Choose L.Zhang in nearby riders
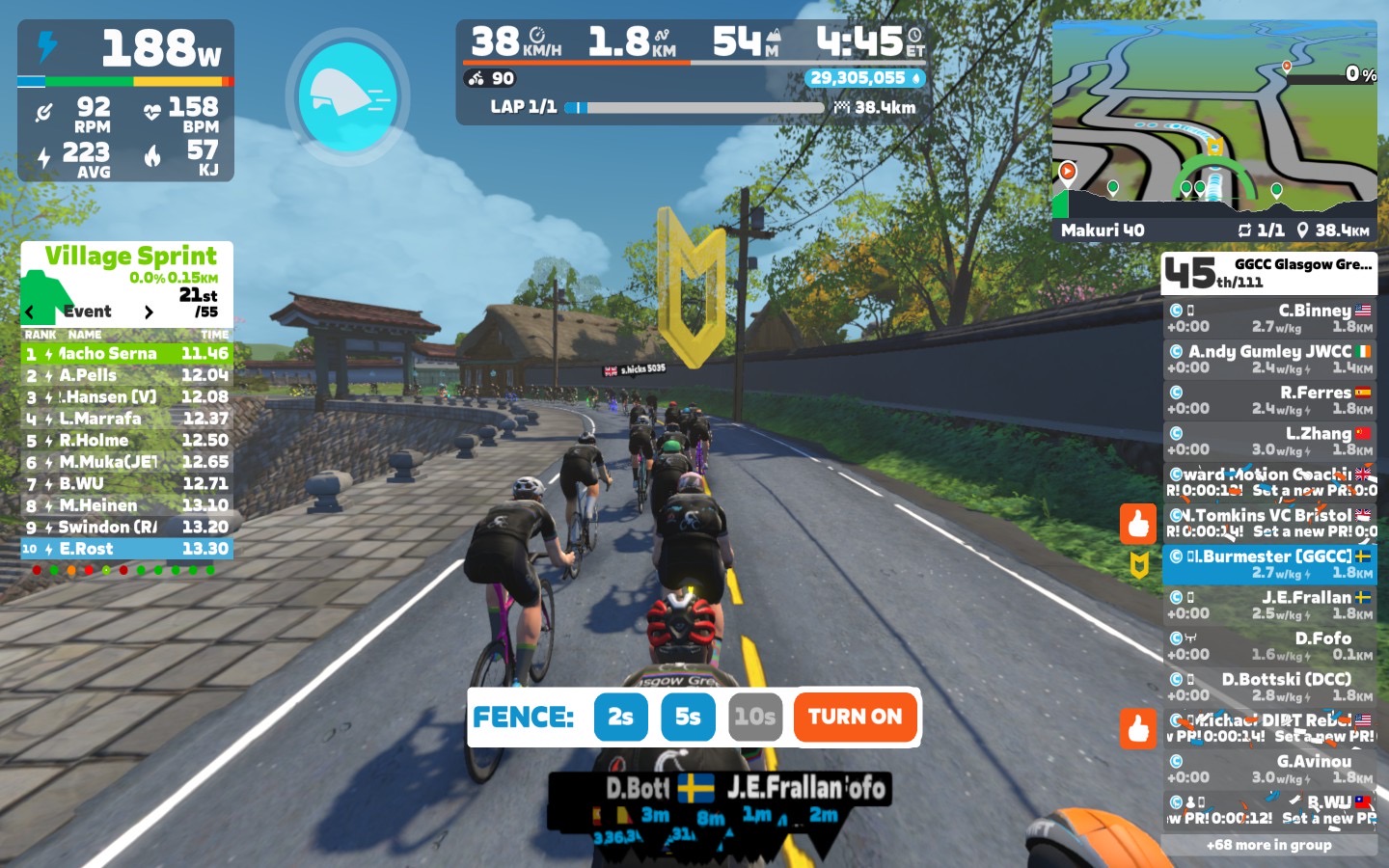 pyautogui.click(x=1268, y=441)
